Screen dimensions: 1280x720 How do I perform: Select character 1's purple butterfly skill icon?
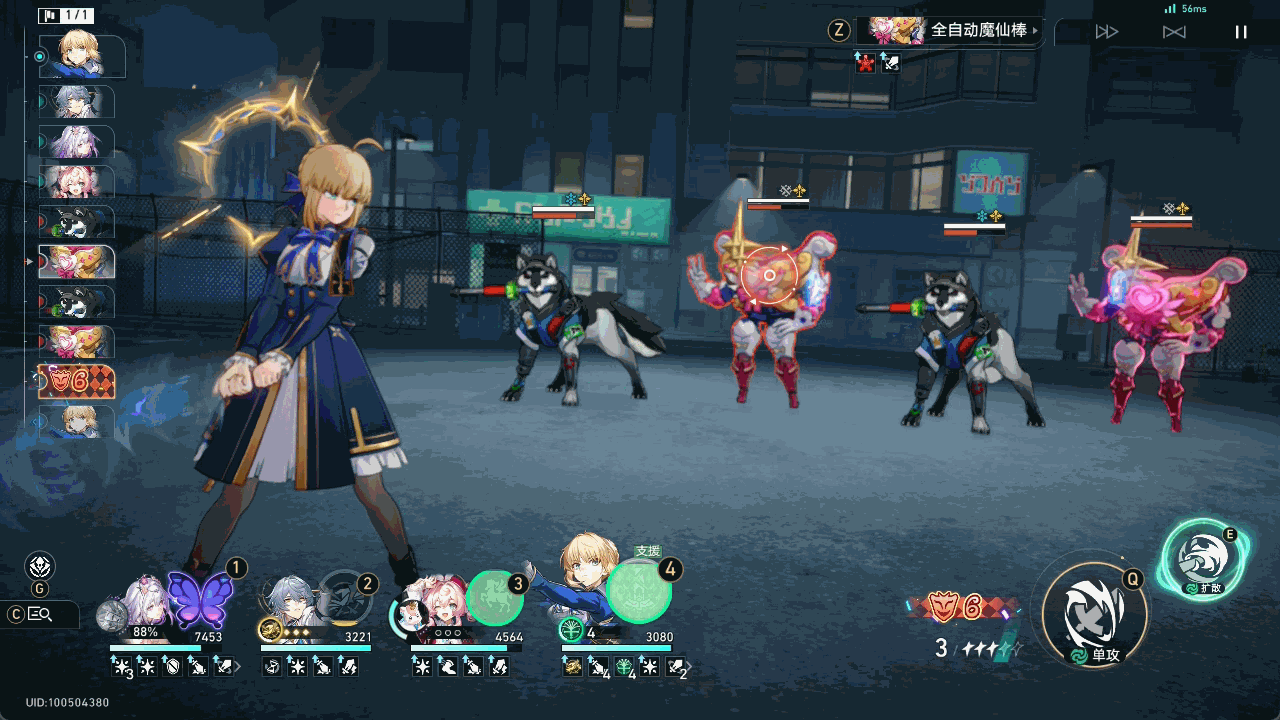pyautogui.click(x=198, y=600)
